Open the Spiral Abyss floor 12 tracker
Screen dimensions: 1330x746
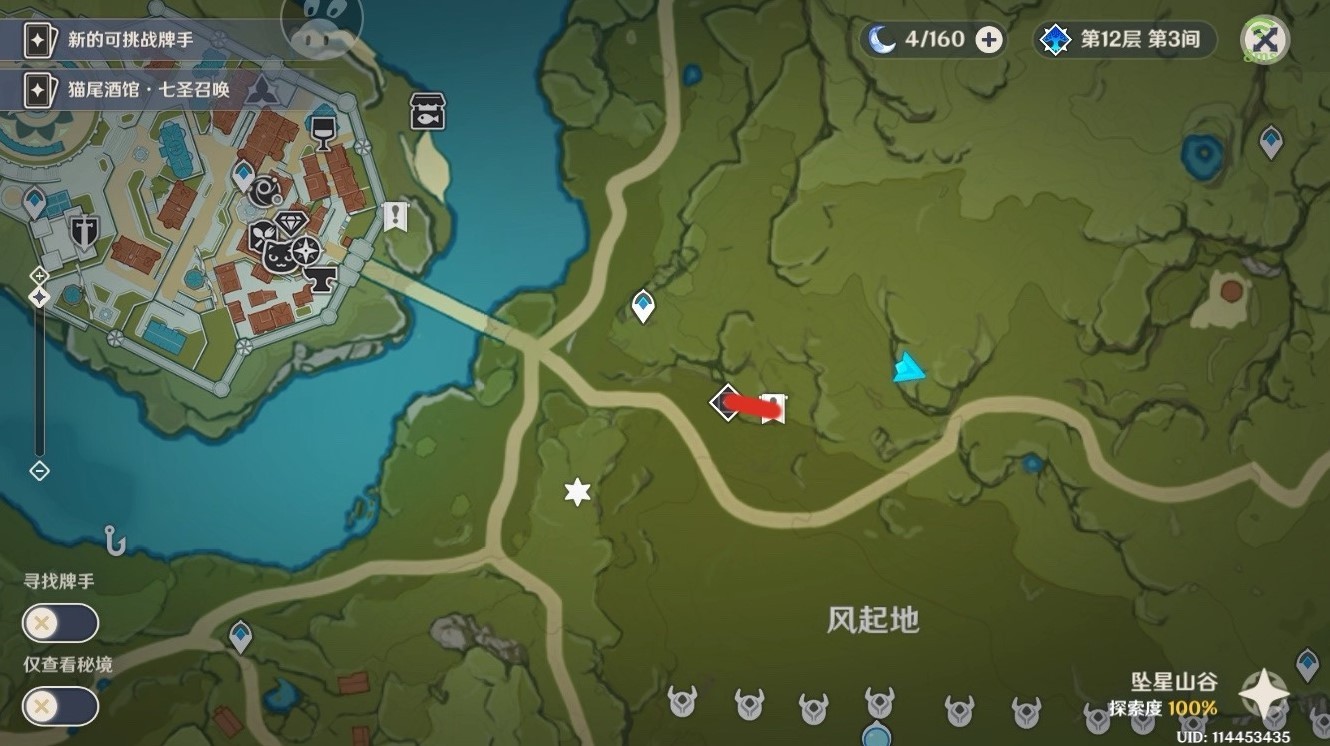click(x=1125, y=40)
